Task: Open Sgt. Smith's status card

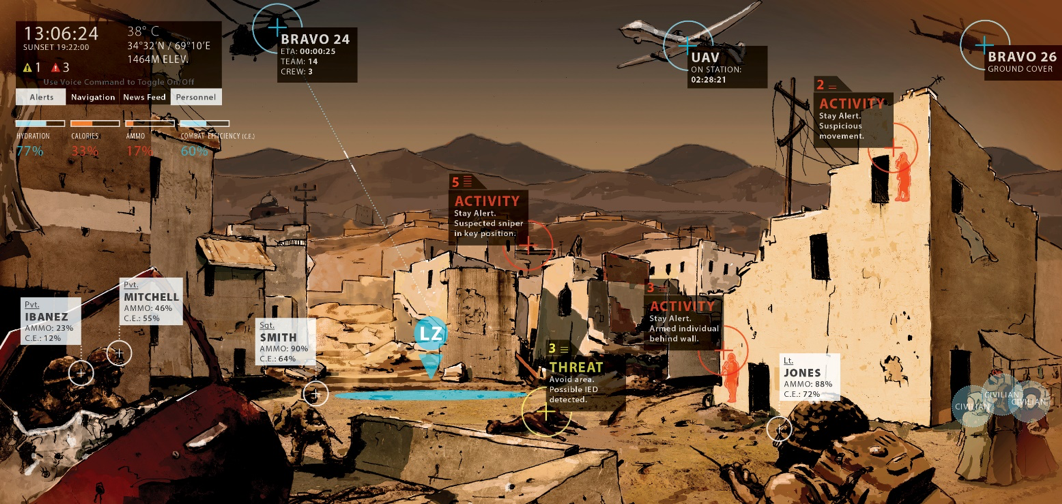Action: 285,342
